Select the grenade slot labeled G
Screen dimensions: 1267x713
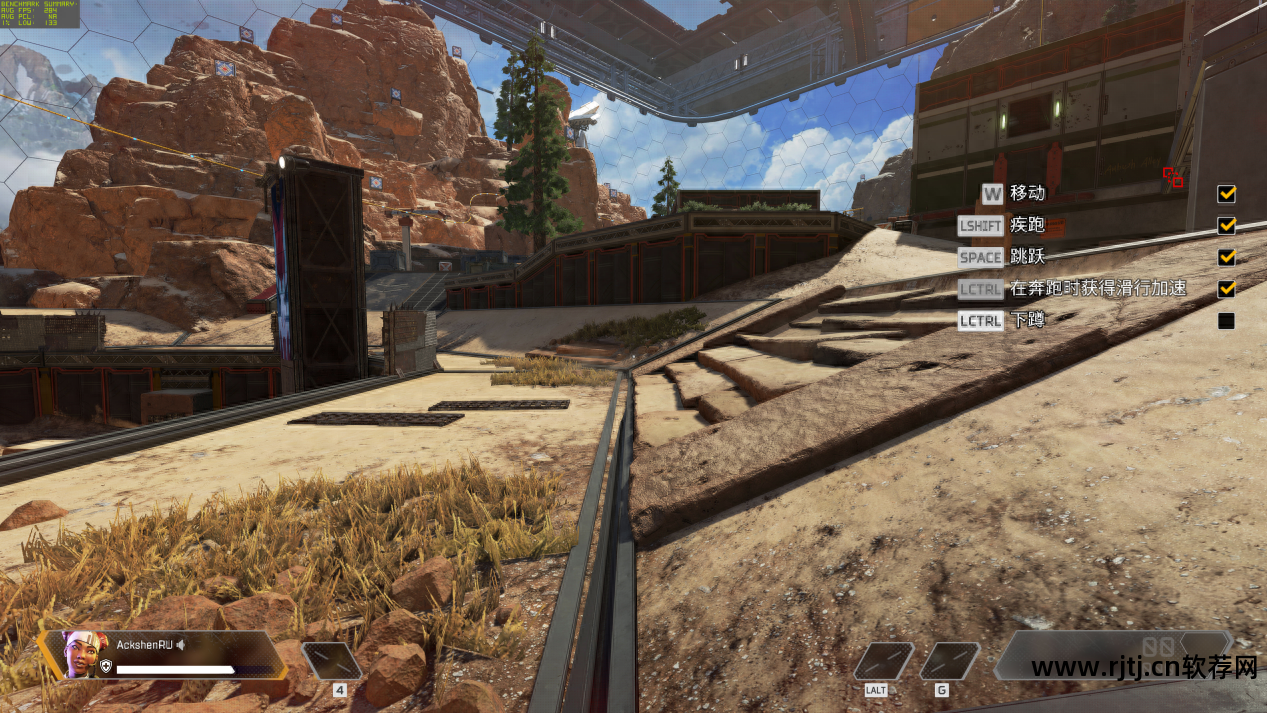point(948,661)
